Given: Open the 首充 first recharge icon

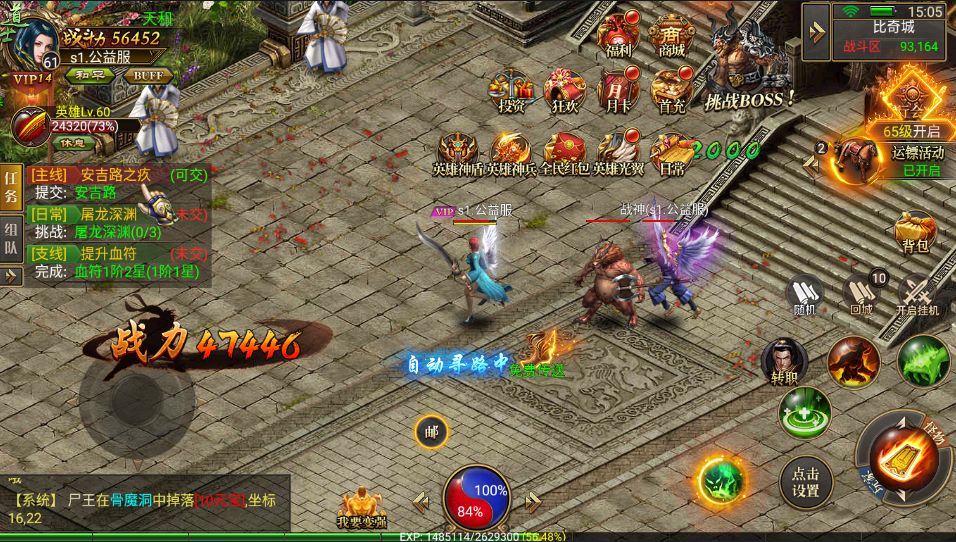Looking at the screenshot, I should [x=672, y=91].
